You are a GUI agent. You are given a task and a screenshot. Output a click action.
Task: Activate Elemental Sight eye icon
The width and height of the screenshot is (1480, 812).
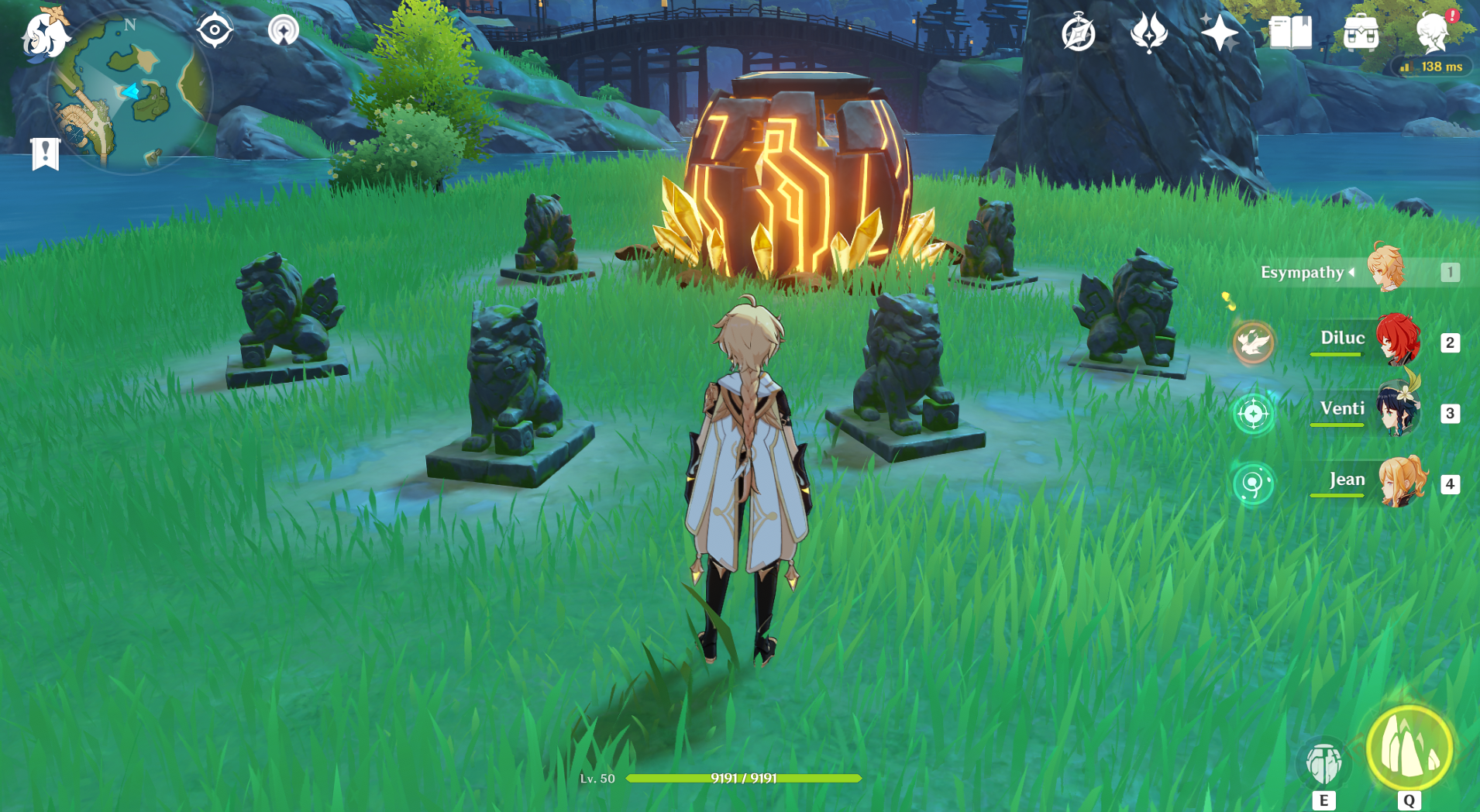click(x=215, y=31)
